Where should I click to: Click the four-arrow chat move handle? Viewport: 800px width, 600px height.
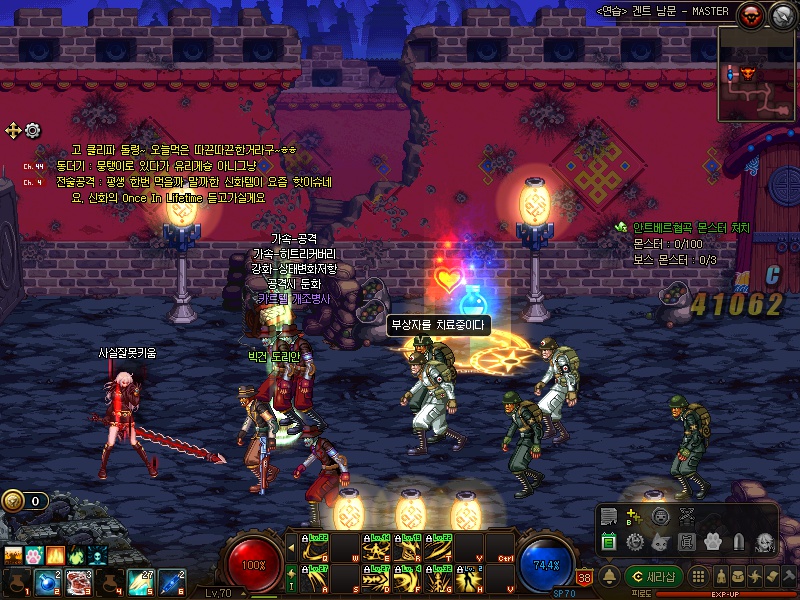coord(13,130)
